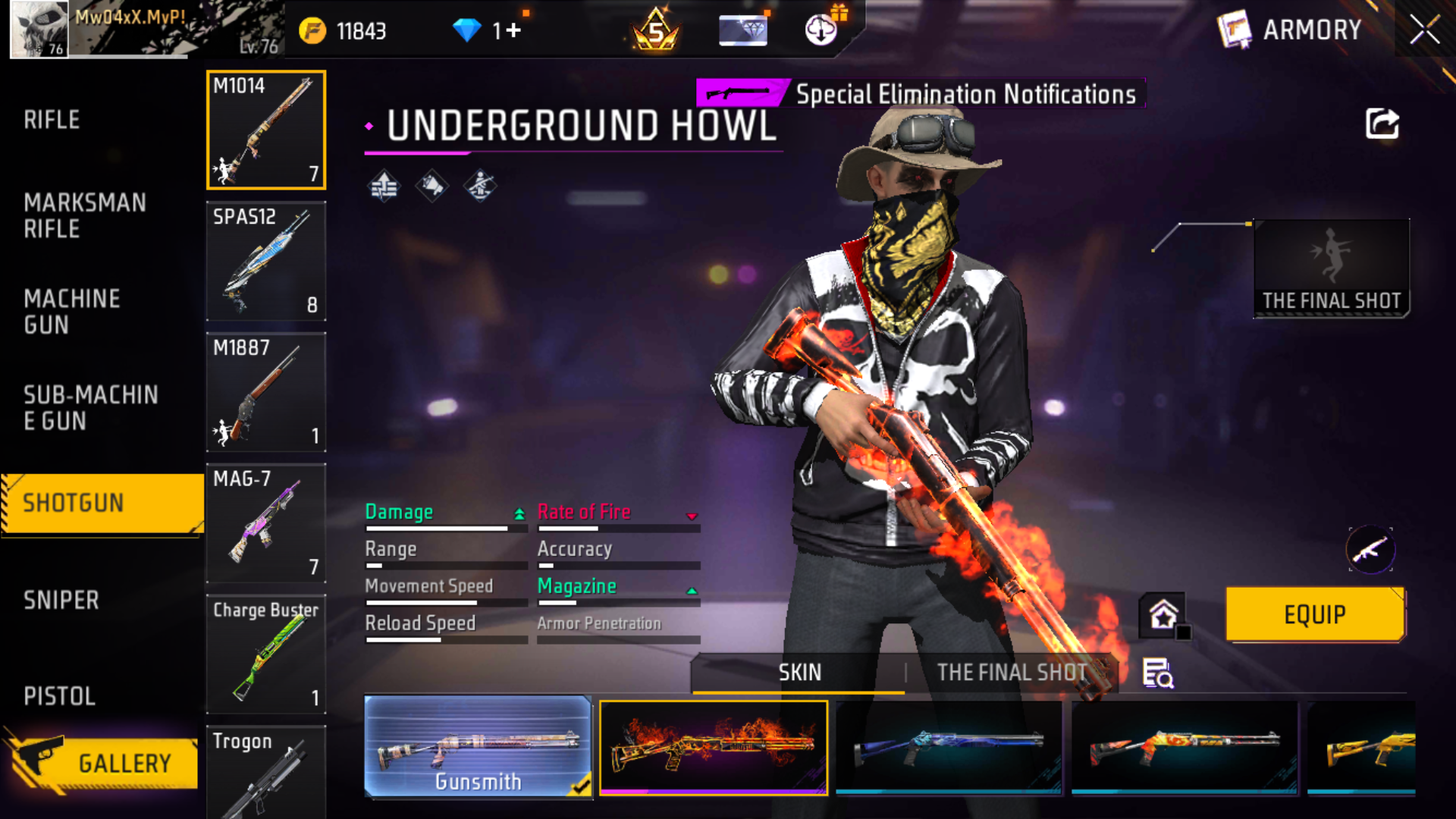Select the Pistol category
The image size is (1456, 819).
tap(59, 696)
